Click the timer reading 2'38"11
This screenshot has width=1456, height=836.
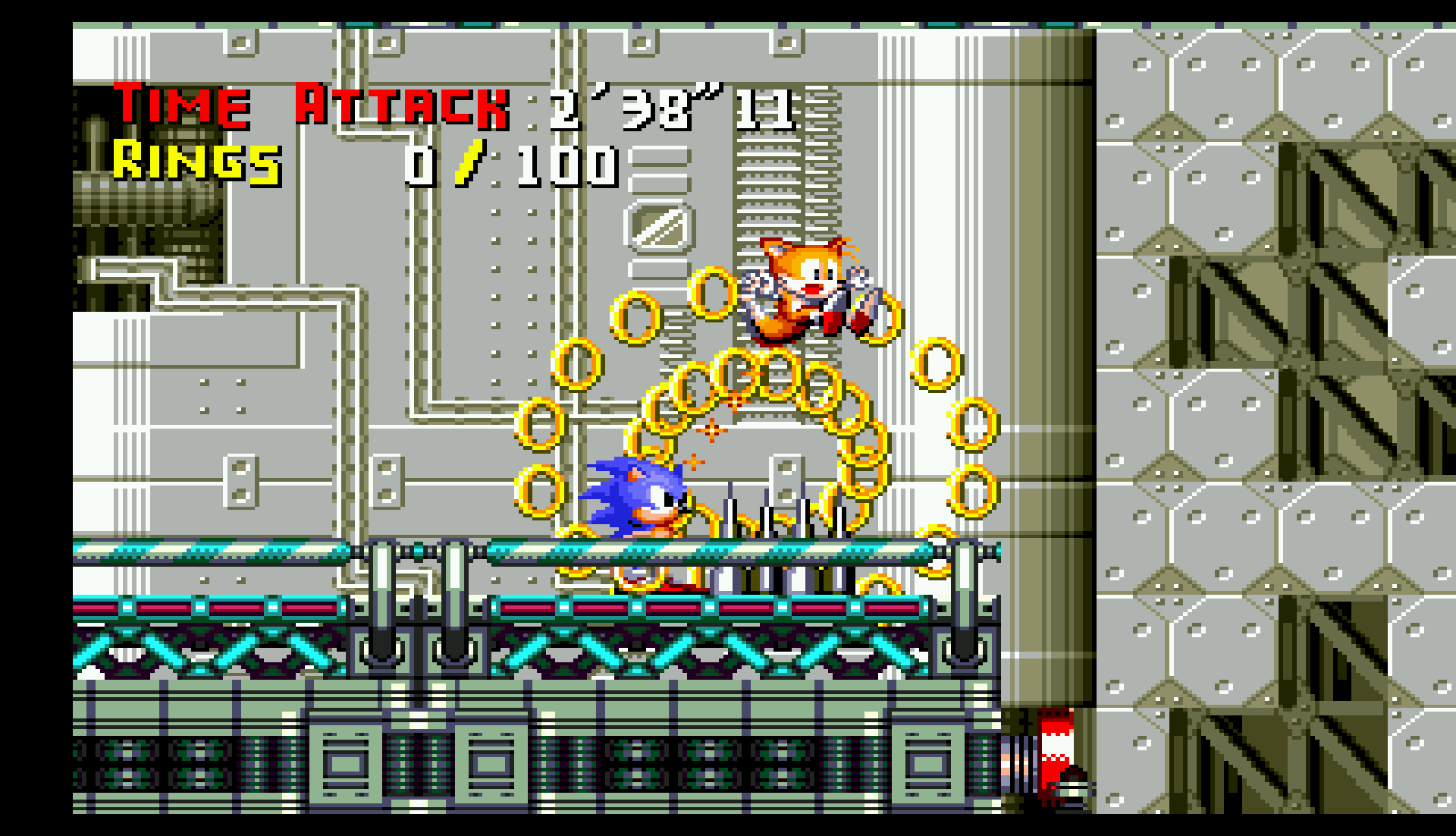667,106
